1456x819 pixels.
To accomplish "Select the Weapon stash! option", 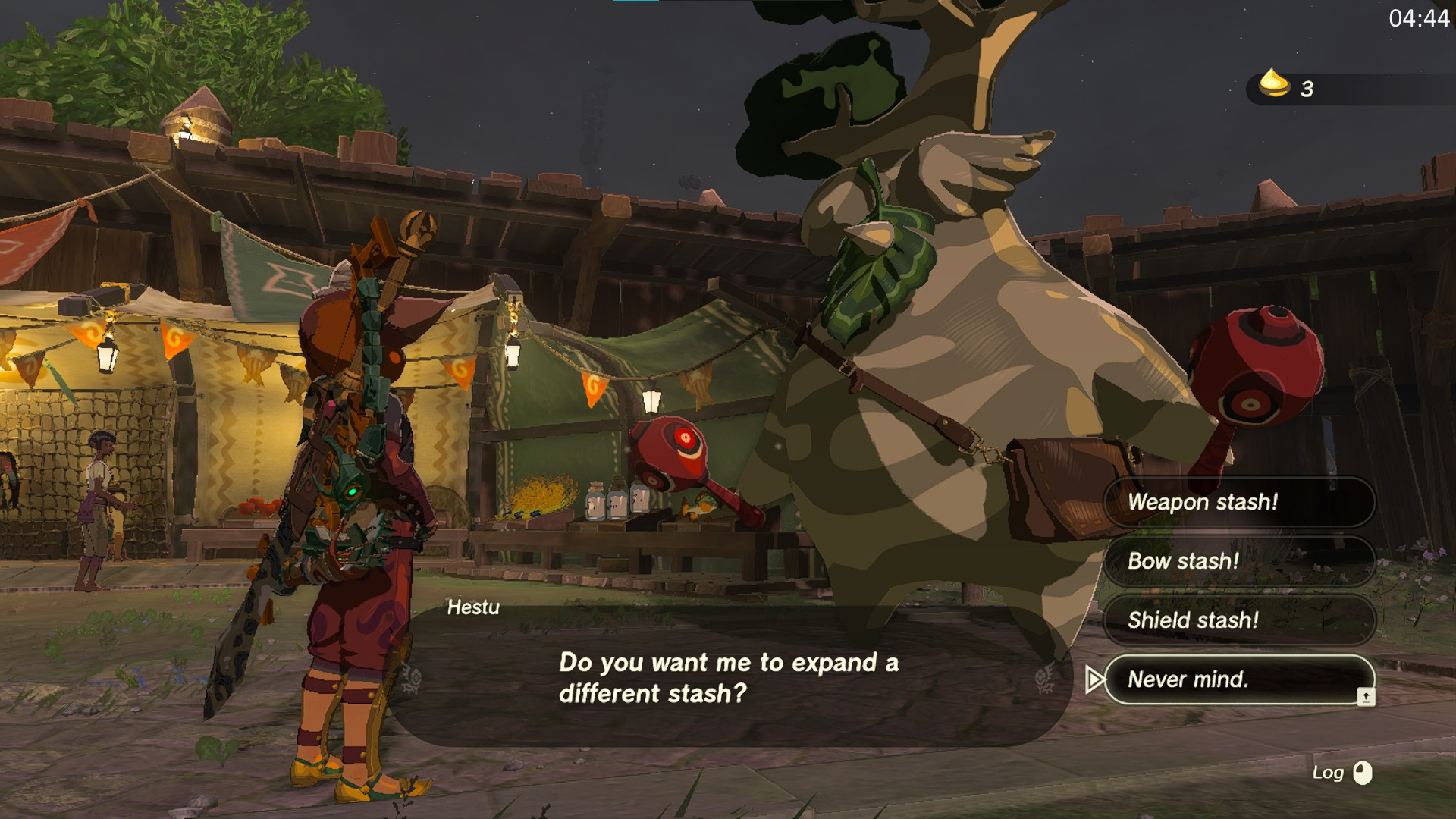I will (1238, 502).
